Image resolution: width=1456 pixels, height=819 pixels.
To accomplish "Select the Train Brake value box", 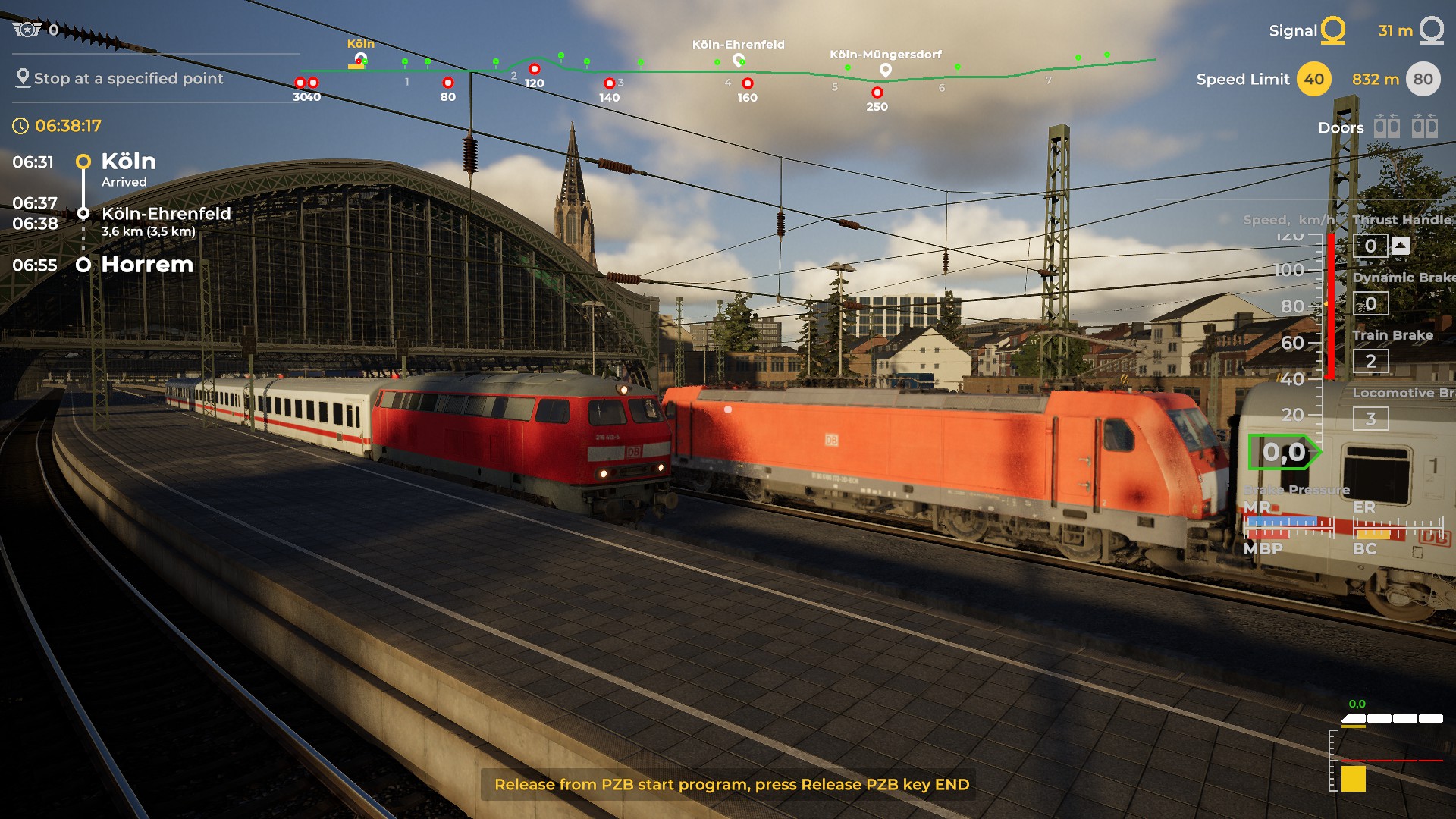I will click(1370, 361).
